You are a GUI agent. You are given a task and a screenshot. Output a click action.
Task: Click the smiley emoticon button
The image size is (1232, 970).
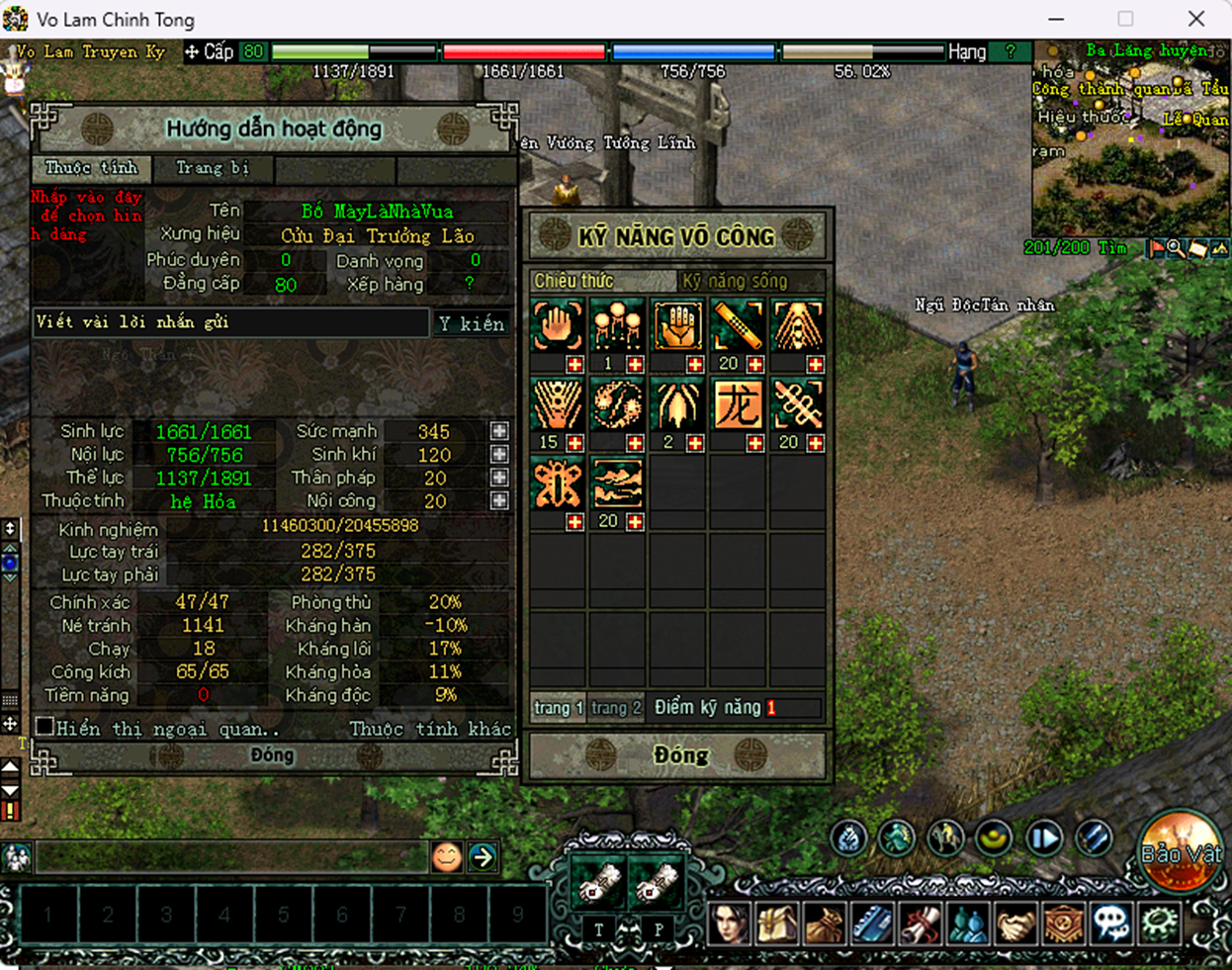click(447, 856)
